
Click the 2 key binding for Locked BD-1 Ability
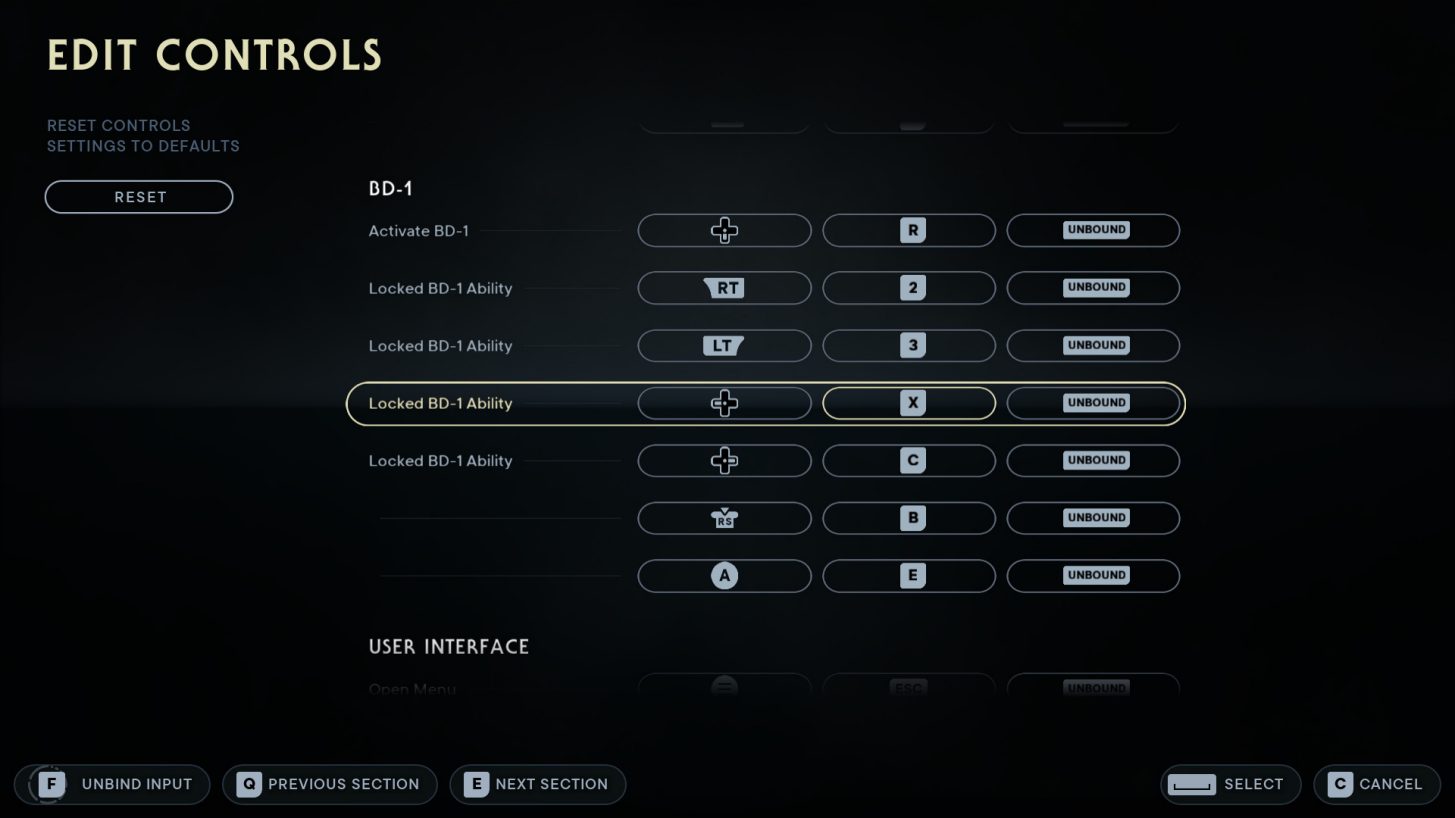[x=908, y=288]
